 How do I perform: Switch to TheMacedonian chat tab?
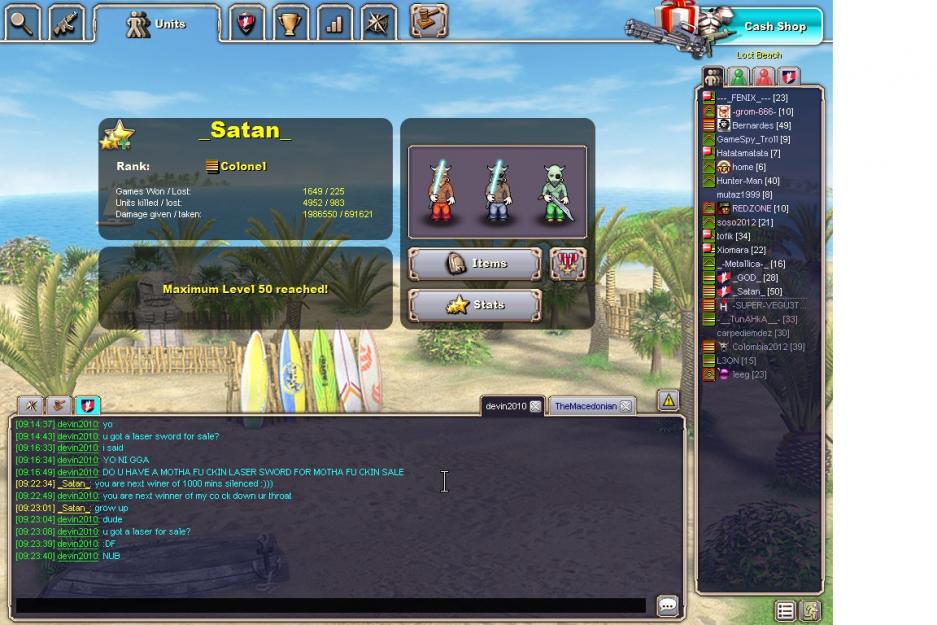(x=585, y=406)
